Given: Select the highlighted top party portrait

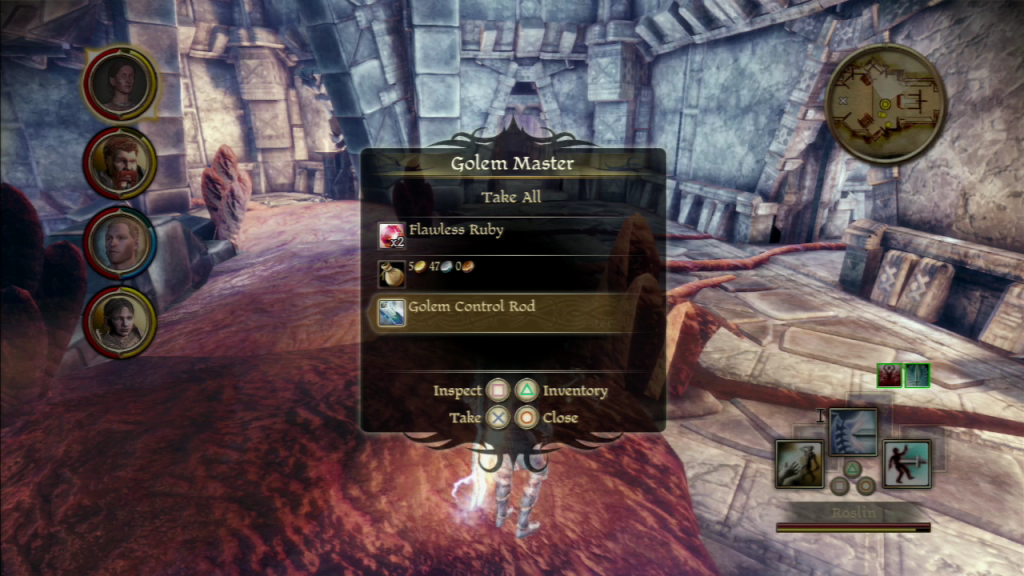Looking at the screenshot, I should [x=120, y=82].
